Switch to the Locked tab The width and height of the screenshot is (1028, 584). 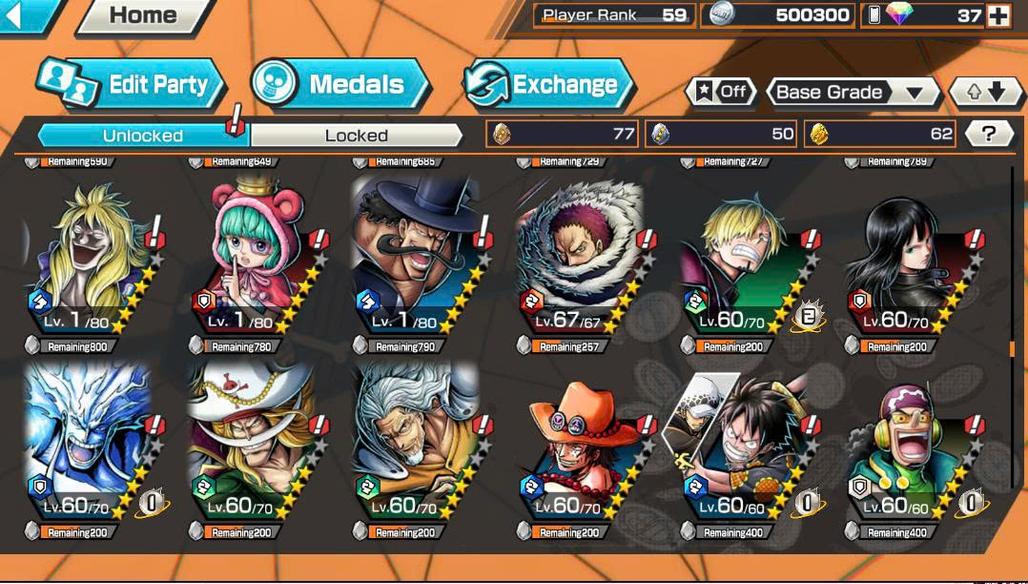click(x=356, y=135)
